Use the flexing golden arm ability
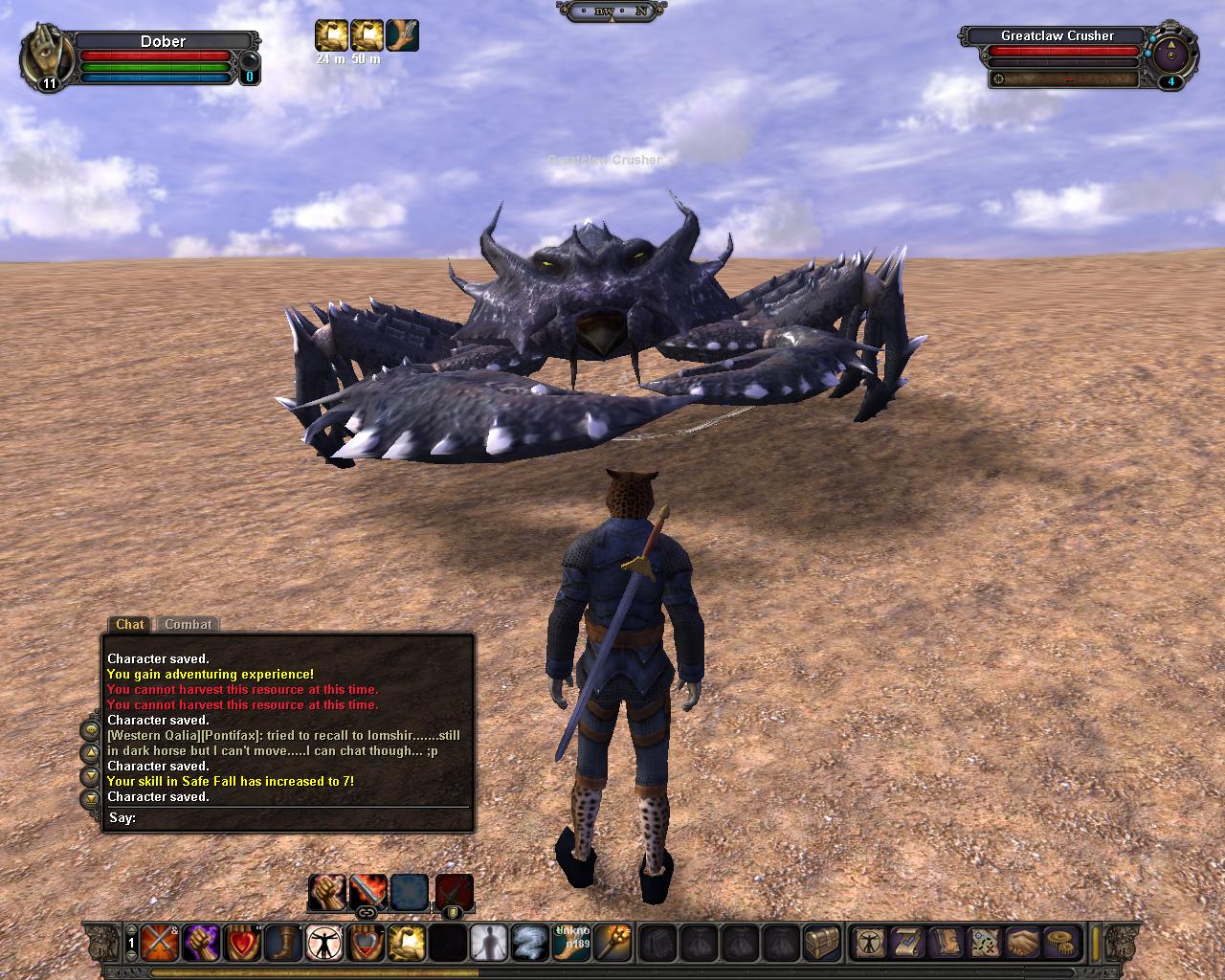1225x980 pixels. [x=407, y=943]
